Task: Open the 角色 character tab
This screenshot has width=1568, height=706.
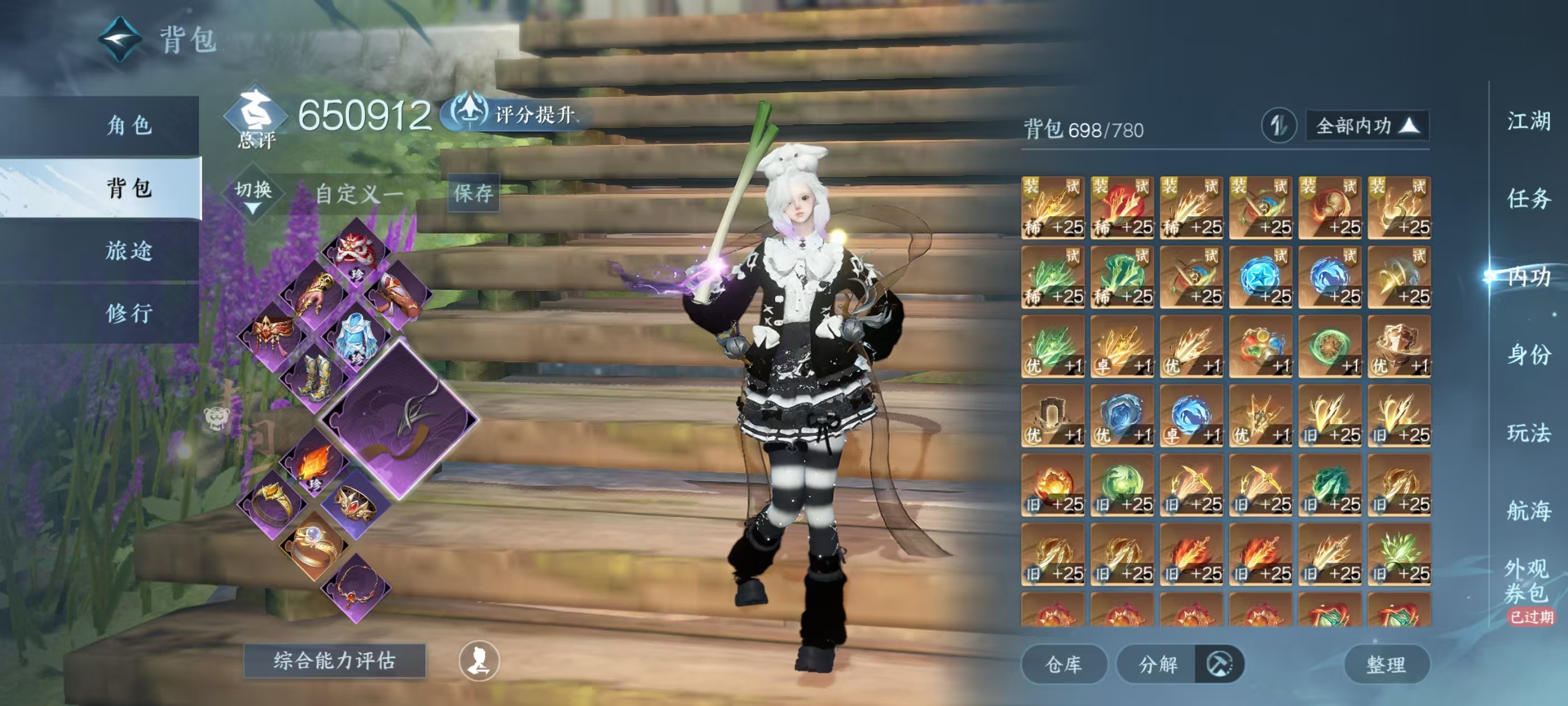Action: point(129,126)
